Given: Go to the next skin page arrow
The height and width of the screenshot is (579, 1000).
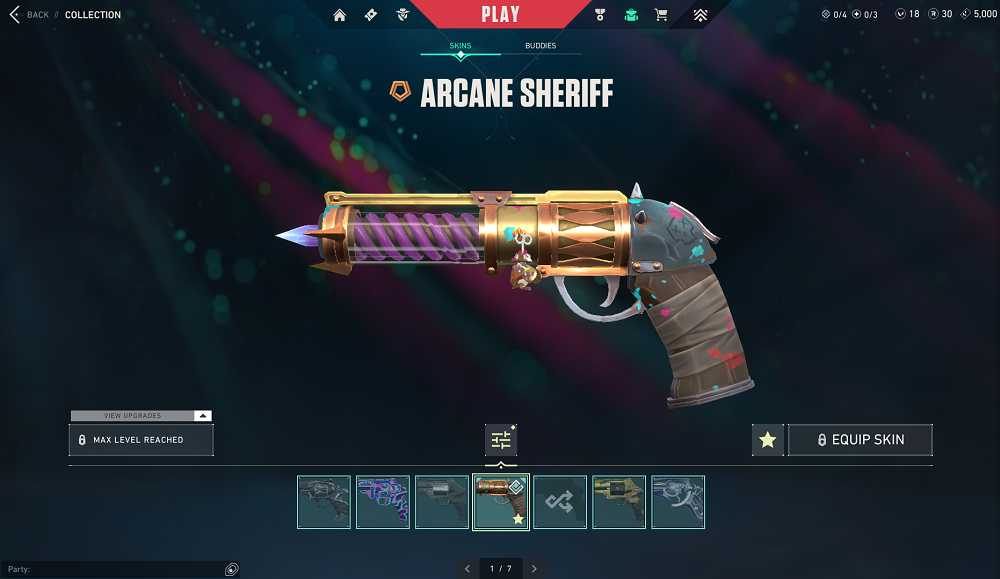Looking at the screenshot, I should click(x=534, y=569).
